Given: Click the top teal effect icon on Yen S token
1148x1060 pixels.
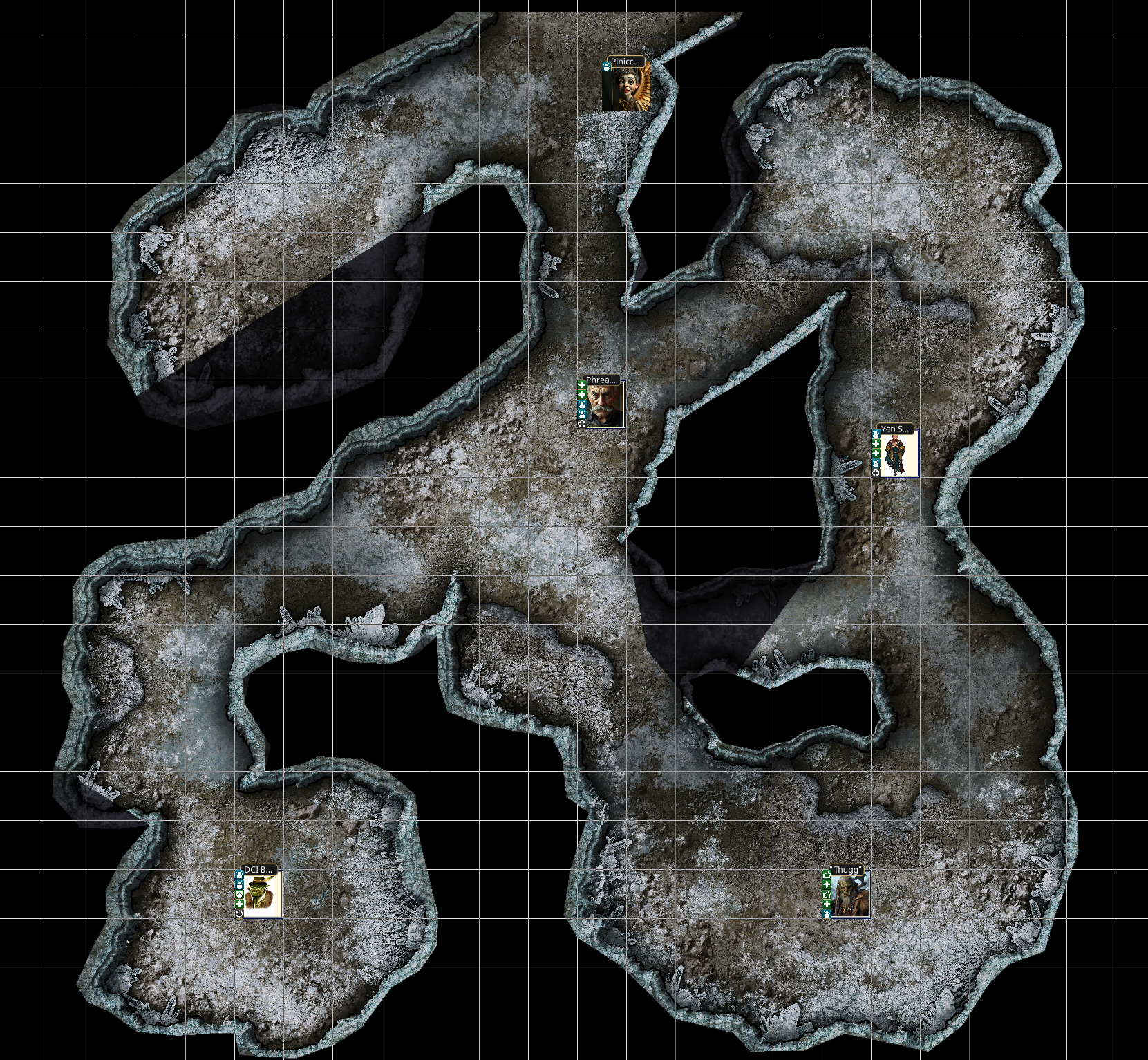Looking at the screenshot, I should pyautogui.click(x=875, y=434).
